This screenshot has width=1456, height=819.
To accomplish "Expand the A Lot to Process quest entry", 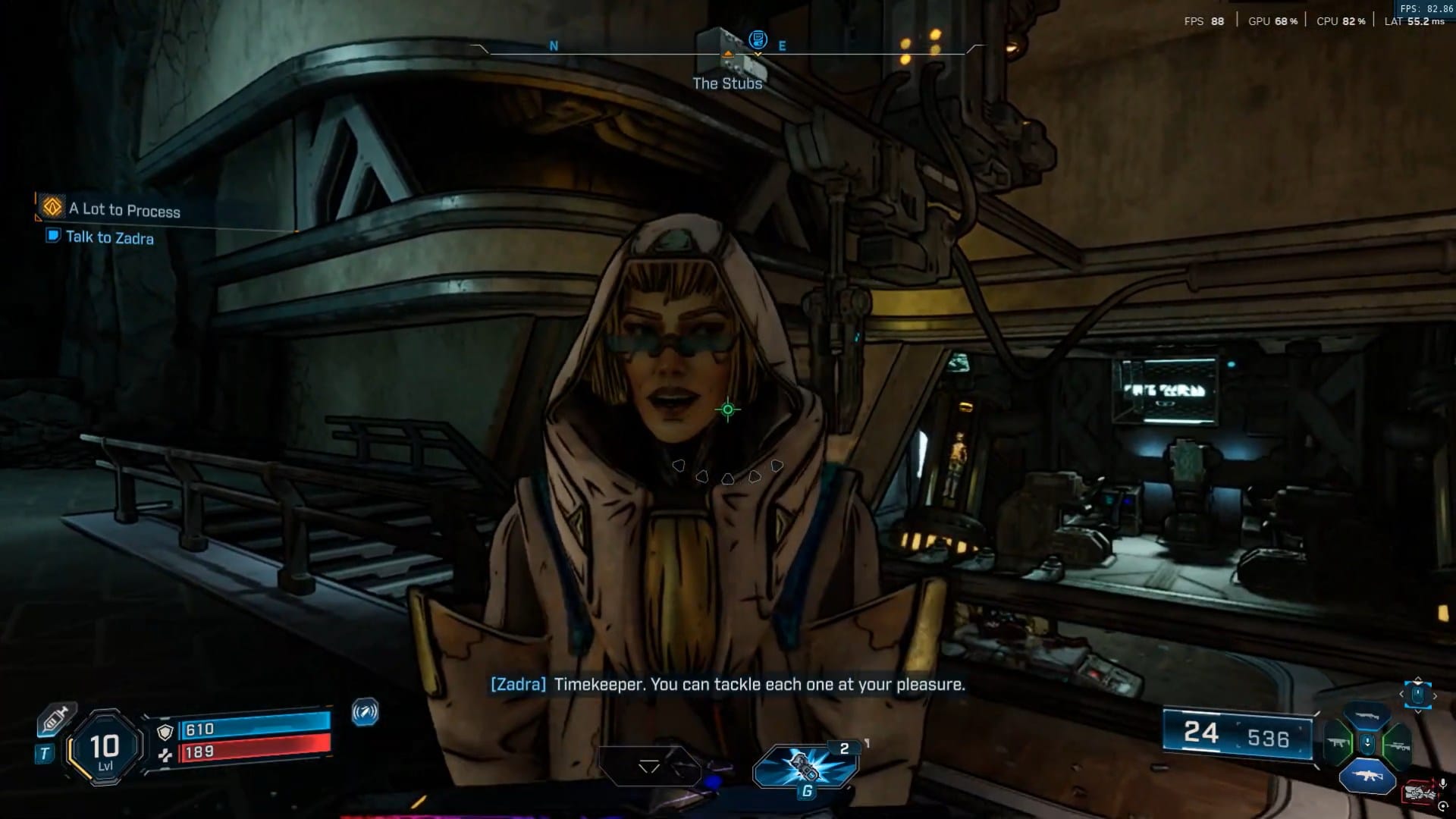I will coord(125,212).
